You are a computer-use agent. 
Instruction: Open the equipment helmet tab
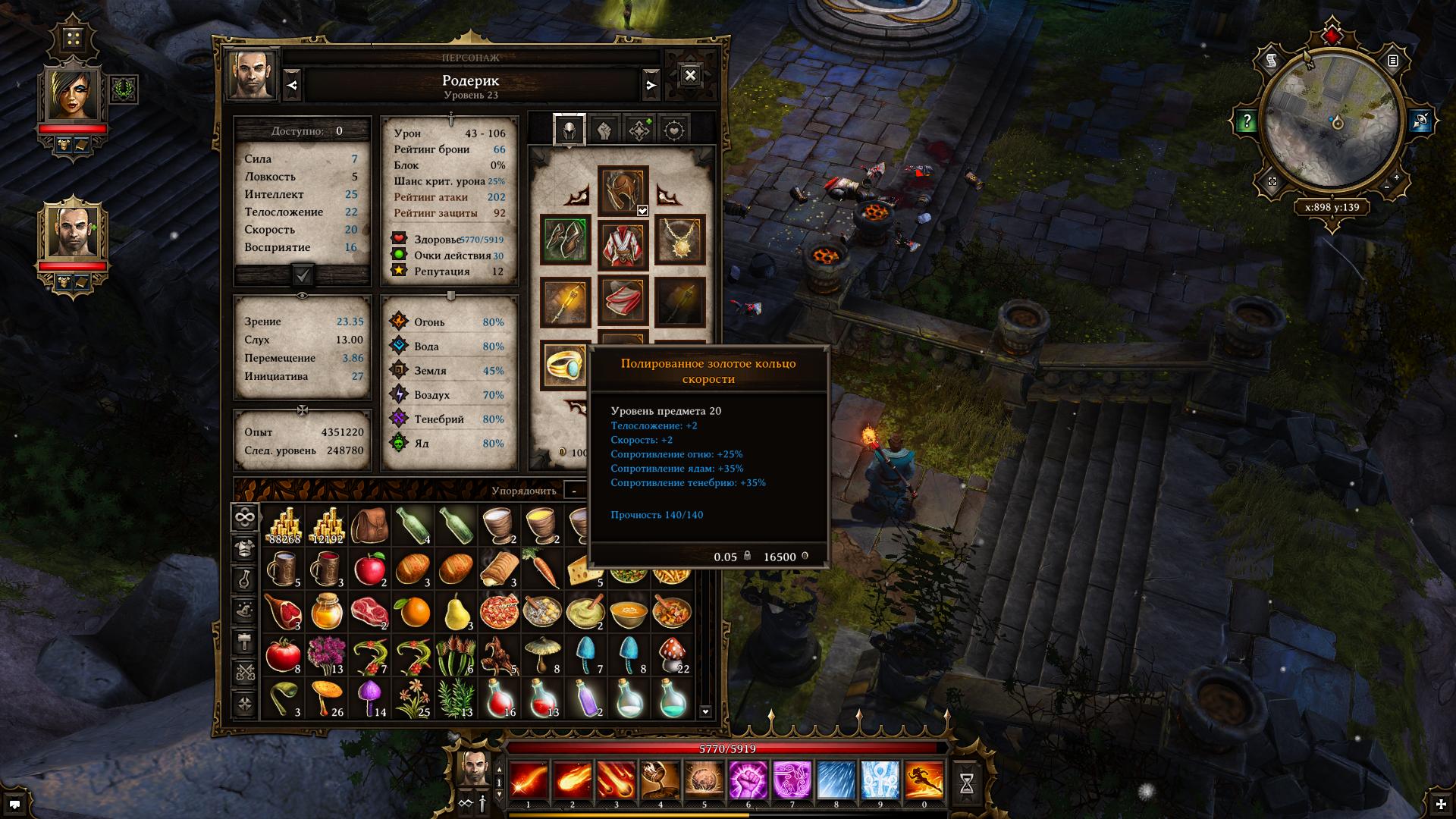pos(569,130)
